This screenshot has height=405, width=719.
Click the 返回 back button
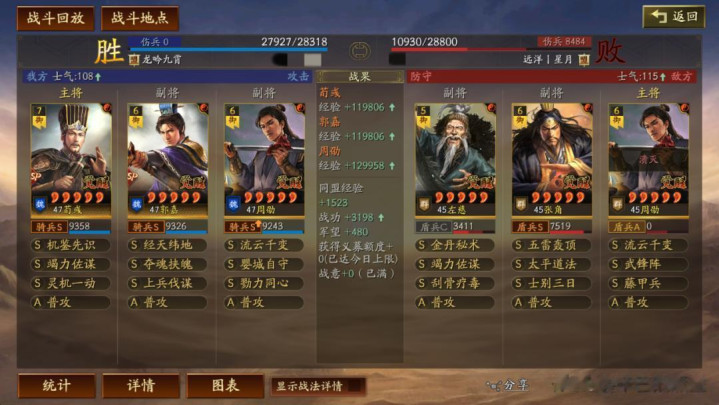pos(673,17)
